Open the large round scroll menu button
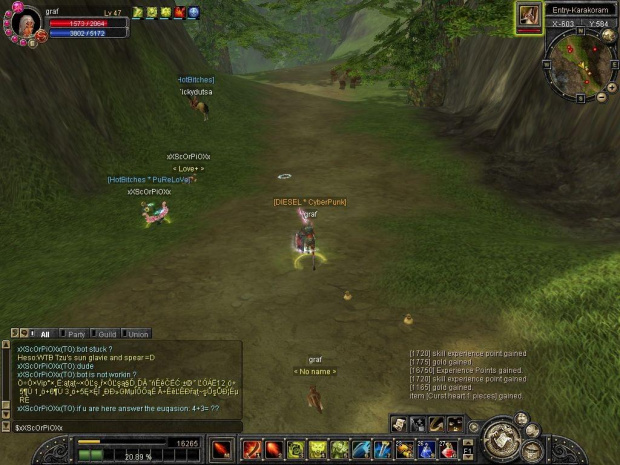 501,441
